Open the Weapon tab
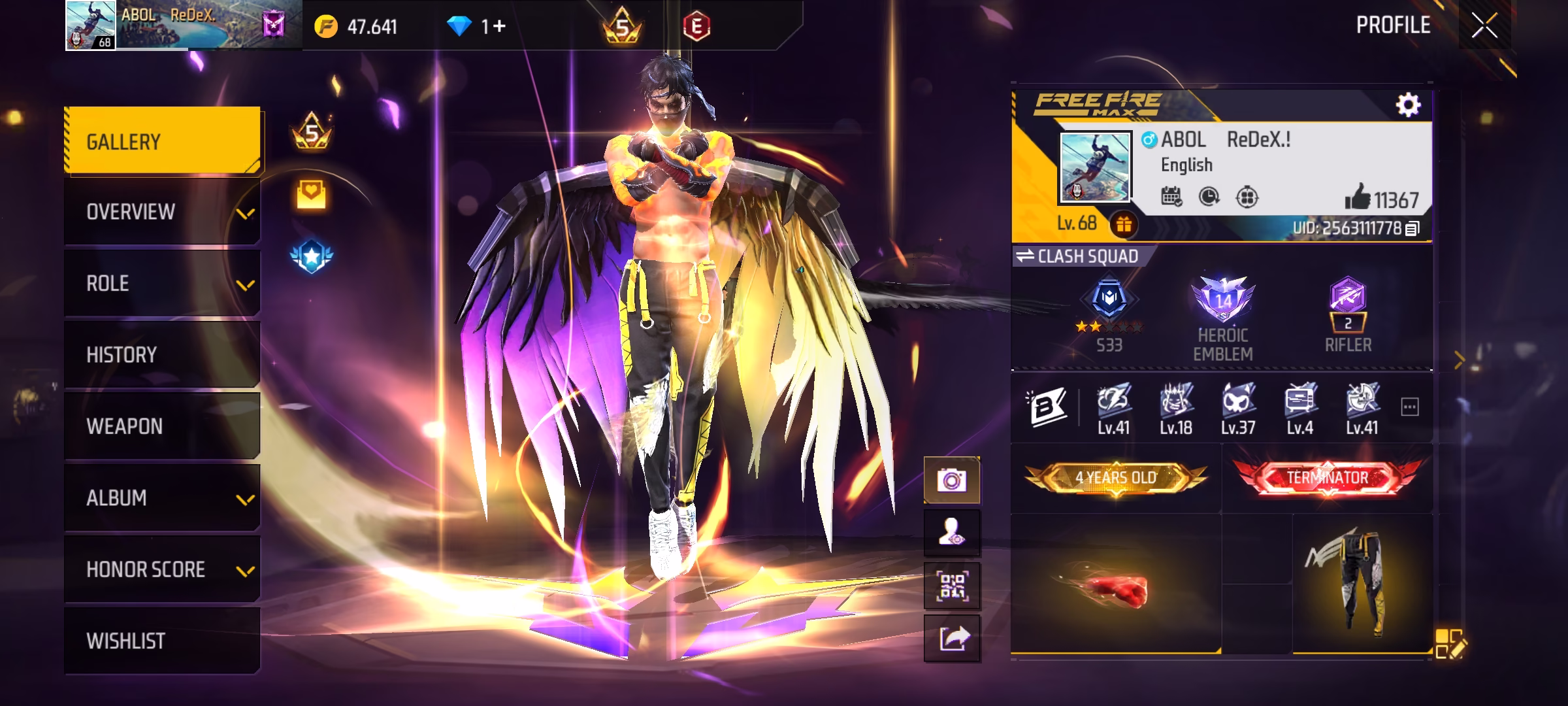Viewport: 1568px width, 706px height. click(x=162, y=426)
